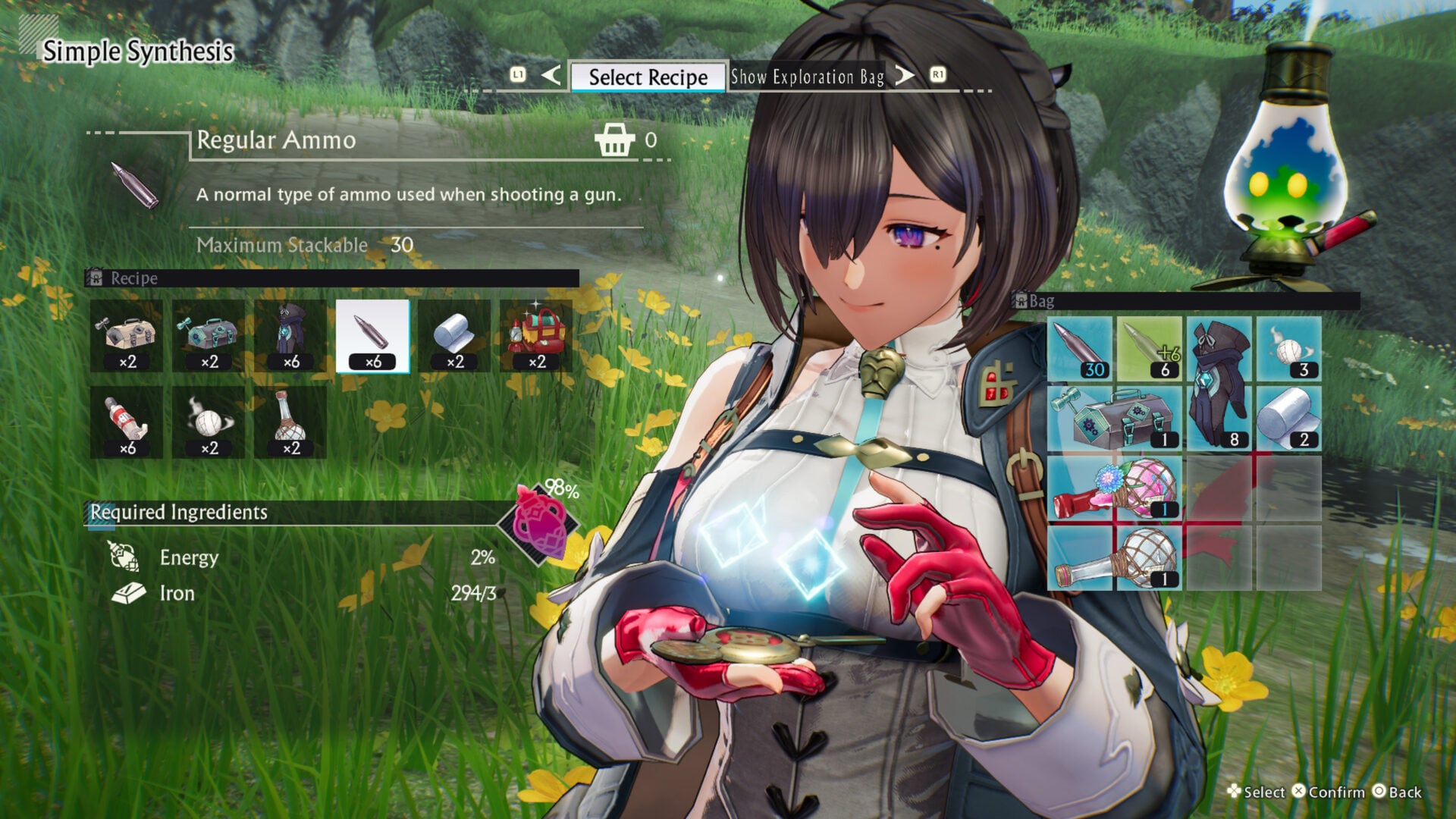Click Confirm at the bottom right
Image resolution: width=1456 pixels, height=819 pixels.
coord(1335,793)
